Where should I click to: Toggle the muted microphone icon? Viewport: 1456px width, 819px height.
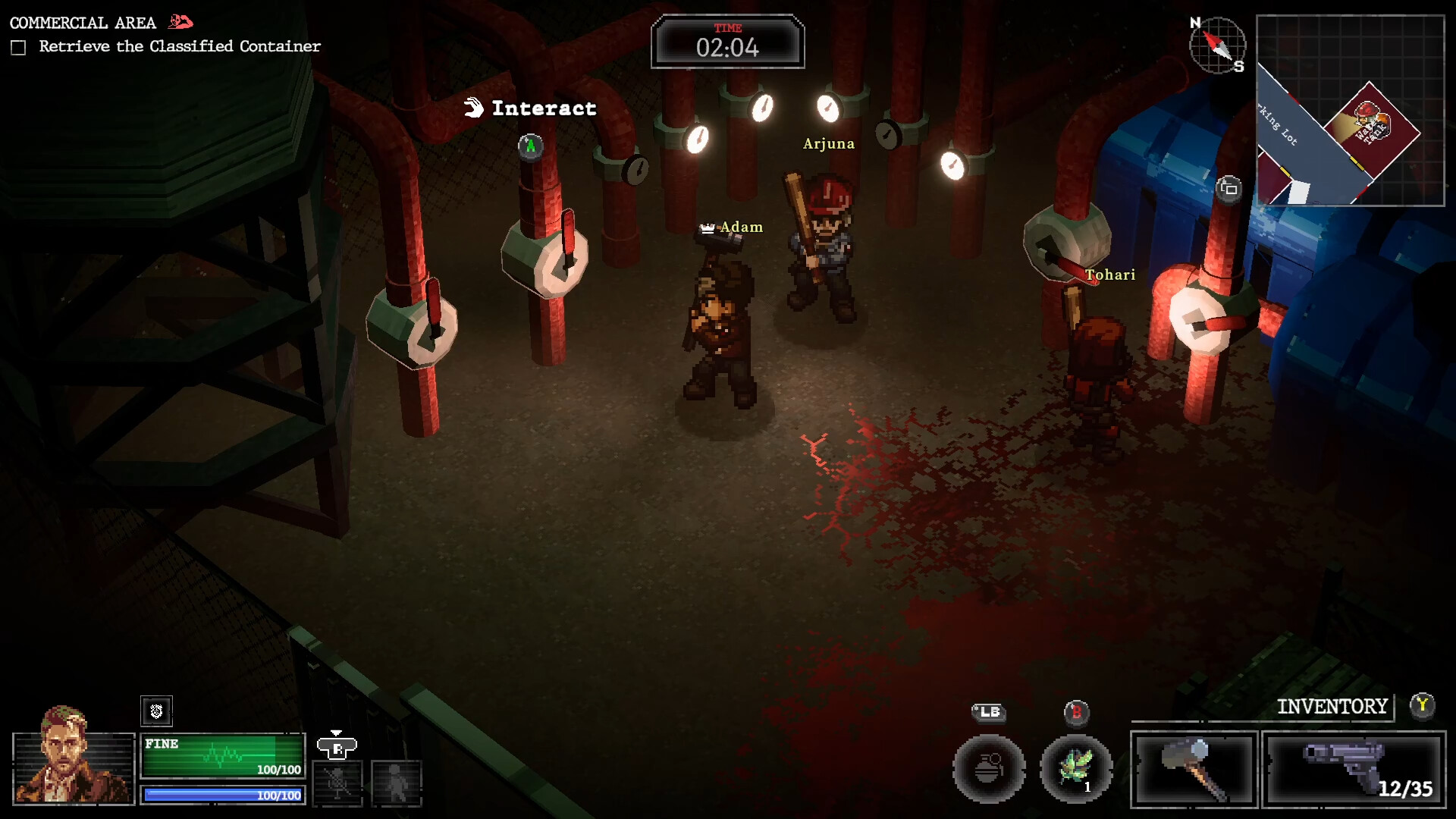point(337,783)
